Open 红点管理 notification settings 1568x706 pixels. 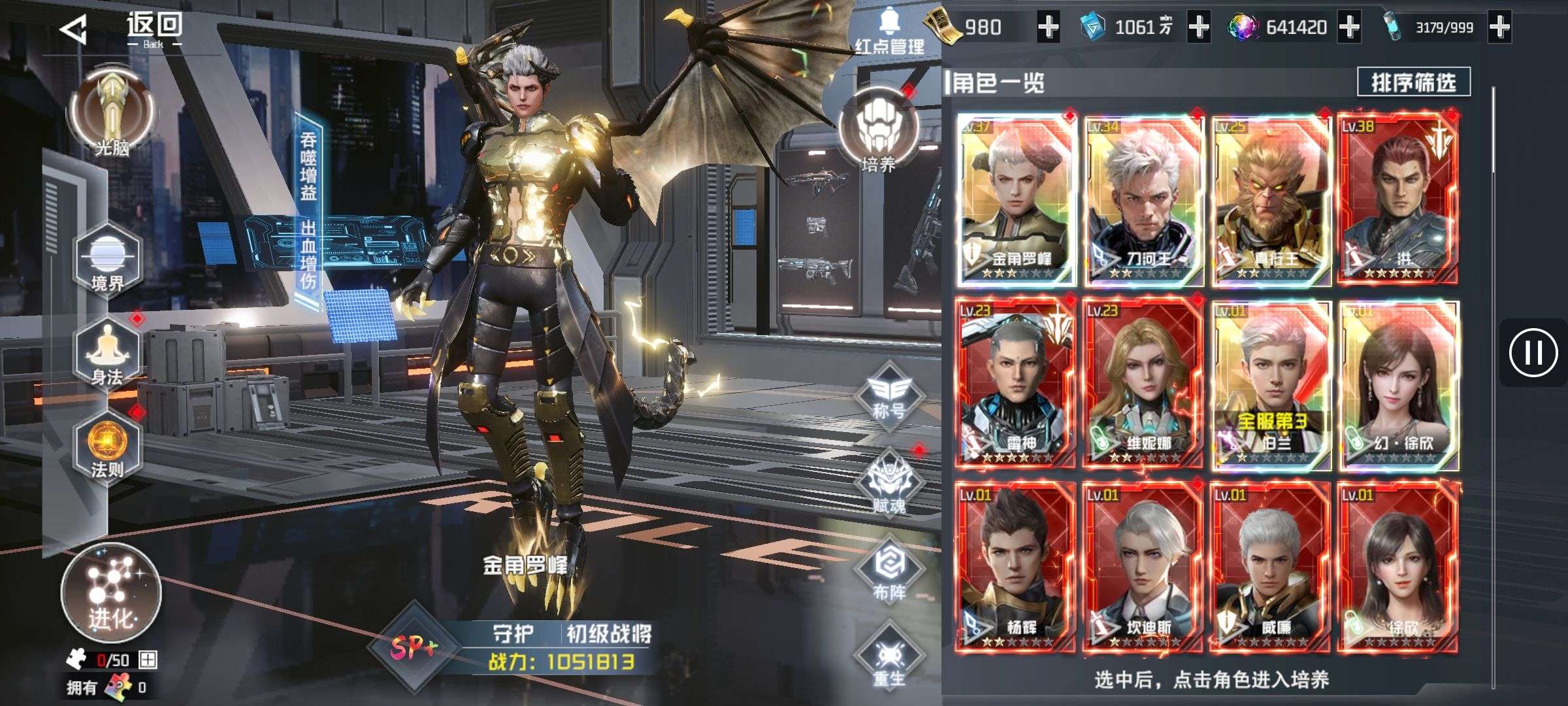coord(889,31)
